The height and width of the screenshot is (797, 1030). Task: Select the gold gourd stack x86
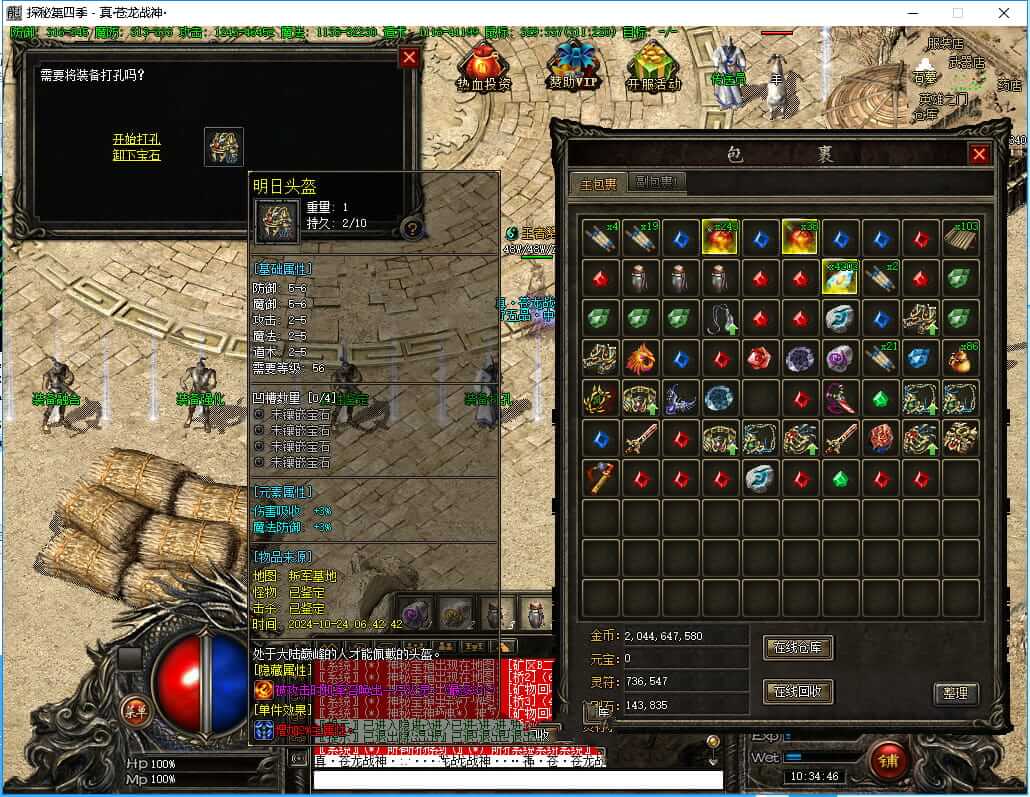[x=961, y=358]
